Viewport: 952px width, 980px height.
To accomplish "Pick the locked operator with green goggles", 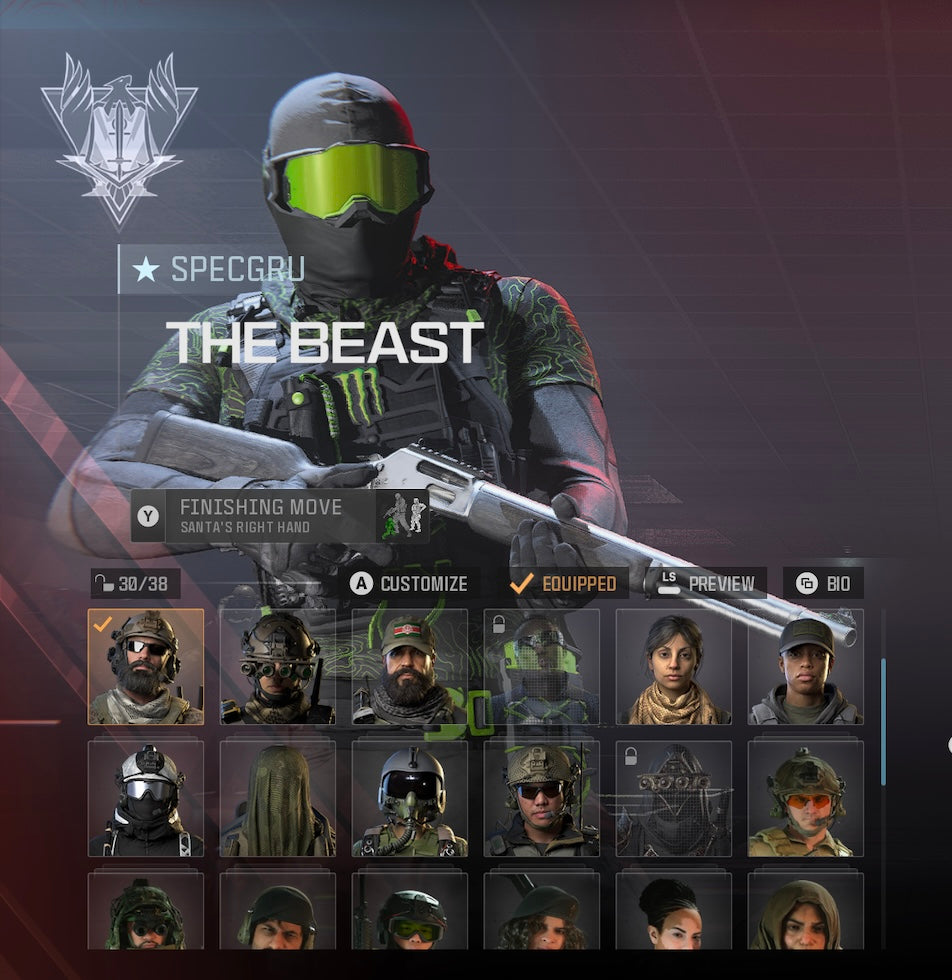I will [542, 667].
